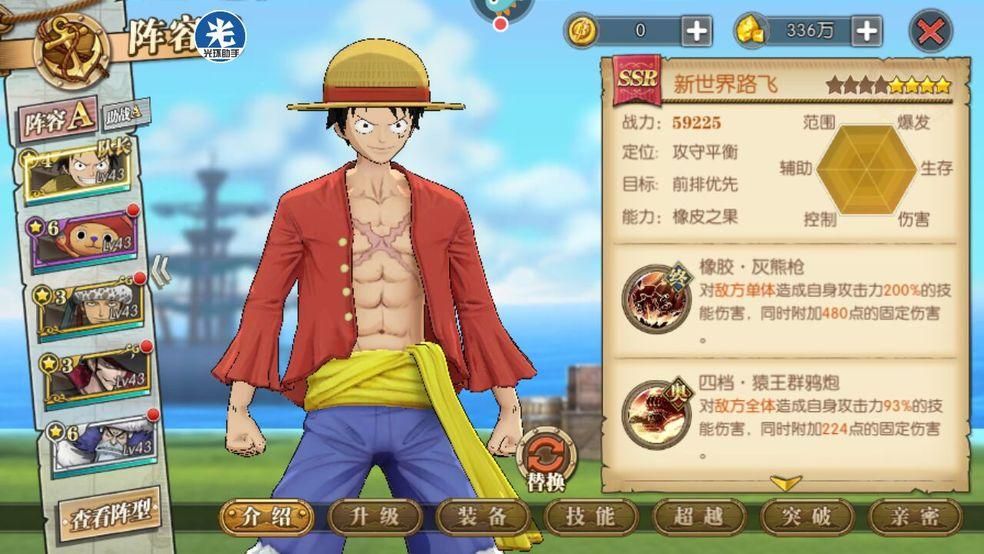
Task: View the 橡胶·灰熊枪 skill icon
Action: pyautogui.click(x=651, y=297)
